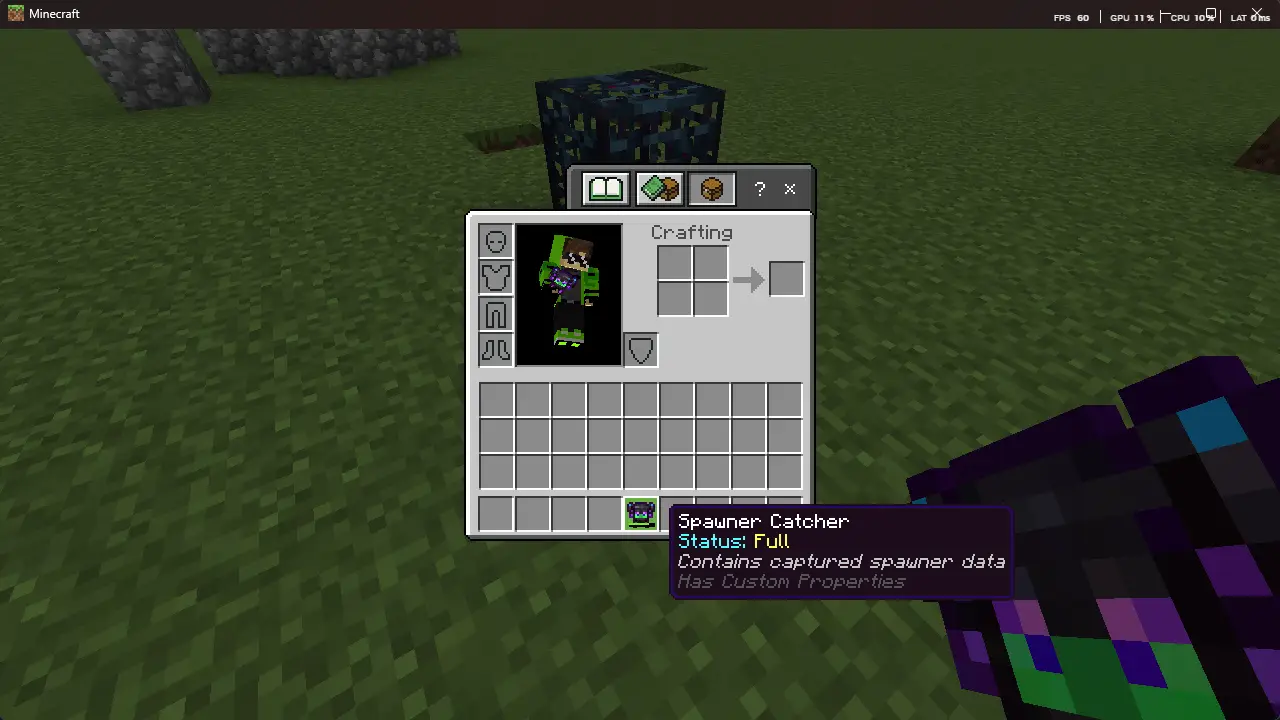This screenshot has height=720, width=1280.
Task: Close the inventory panel with the X
Action: point(790,188)
